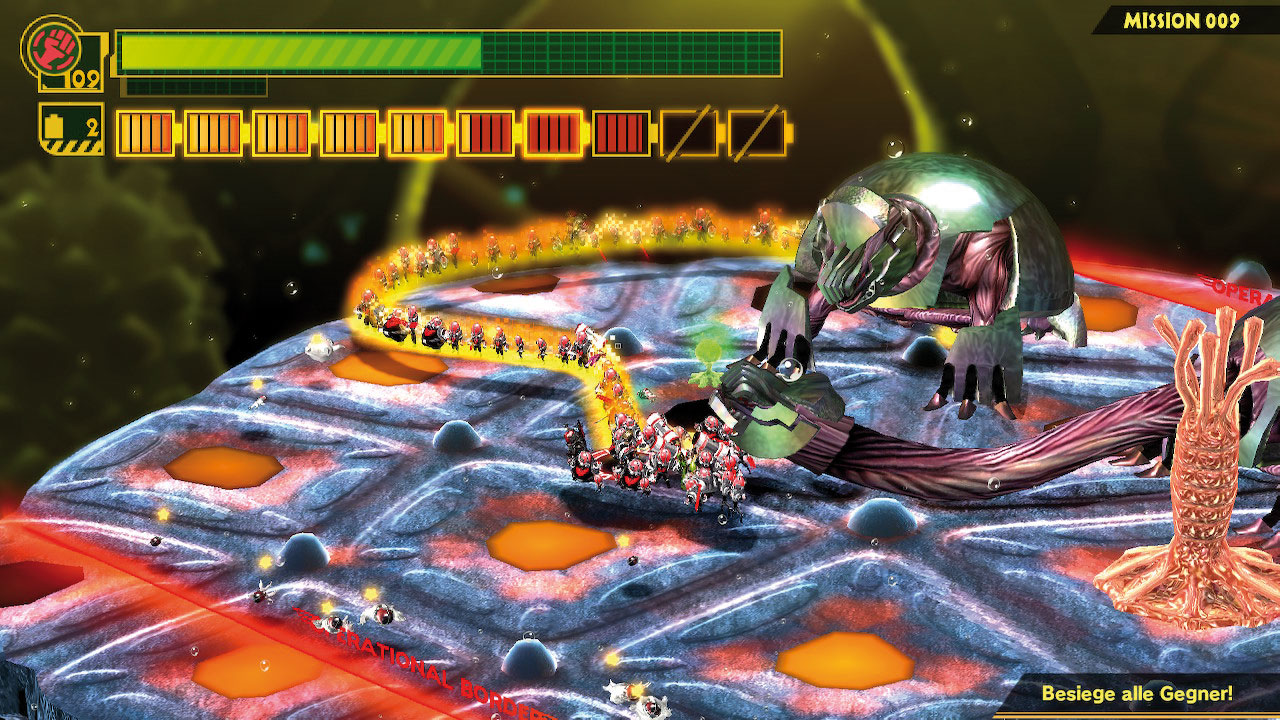Show the "Besiege alle Gegner!" objective
Image resolution: width=1280 pixels, height=720 pixels.
1136,693
